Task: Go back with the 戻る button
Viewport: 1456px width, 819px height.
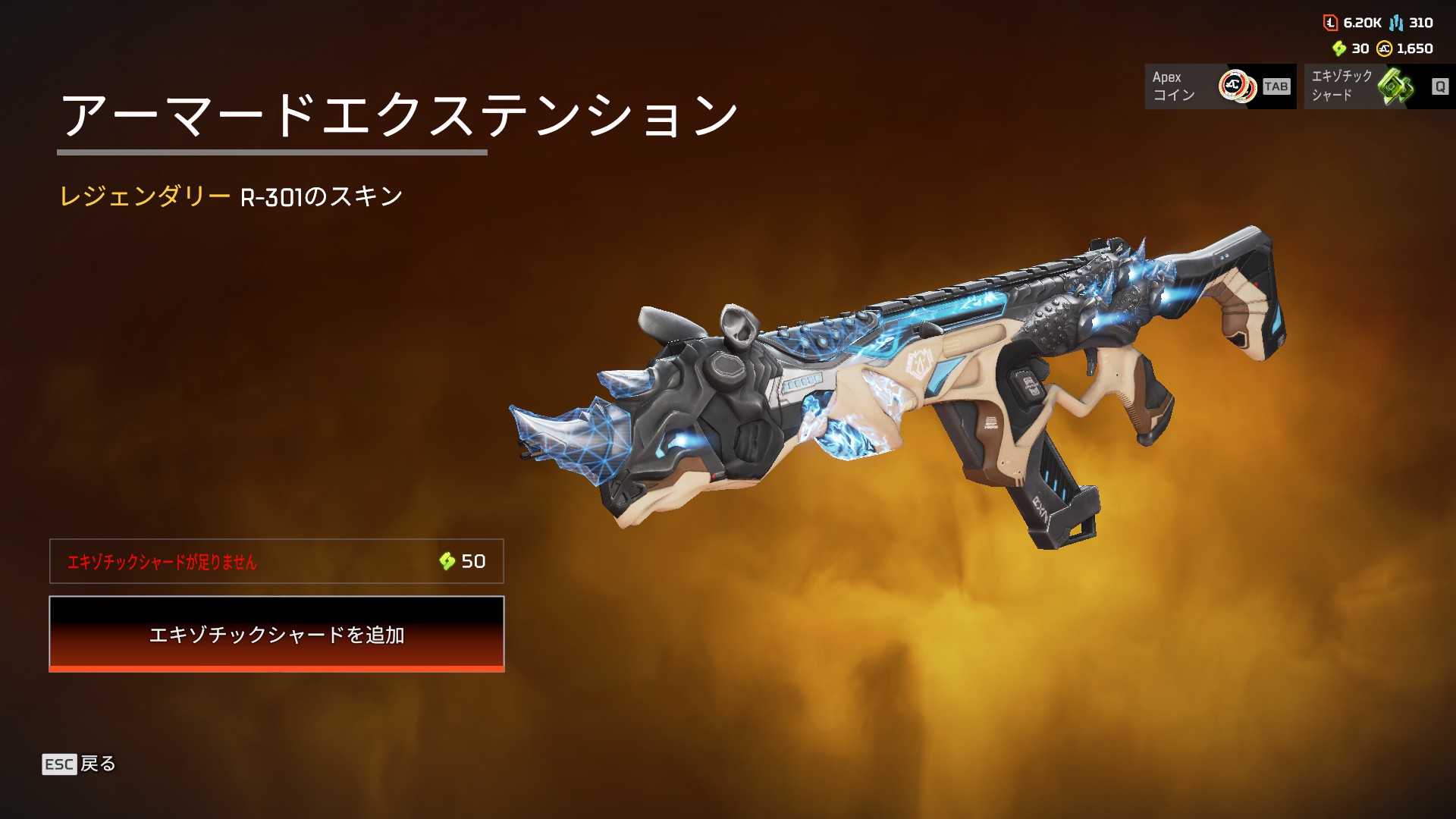Action: pos(80,764)
